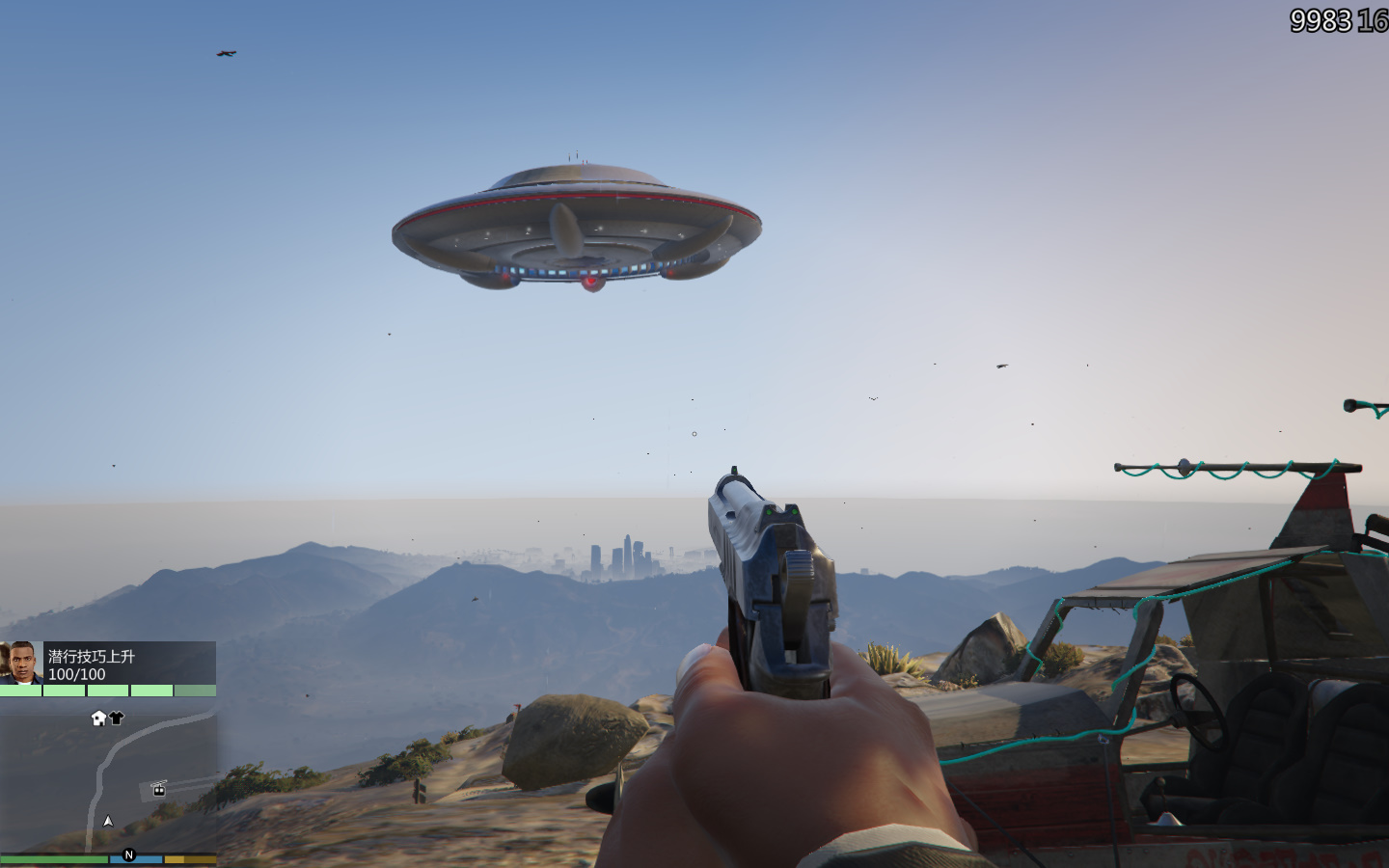
Task: Select the clothing store t-shirt marker
Action: tap(117, 718)
